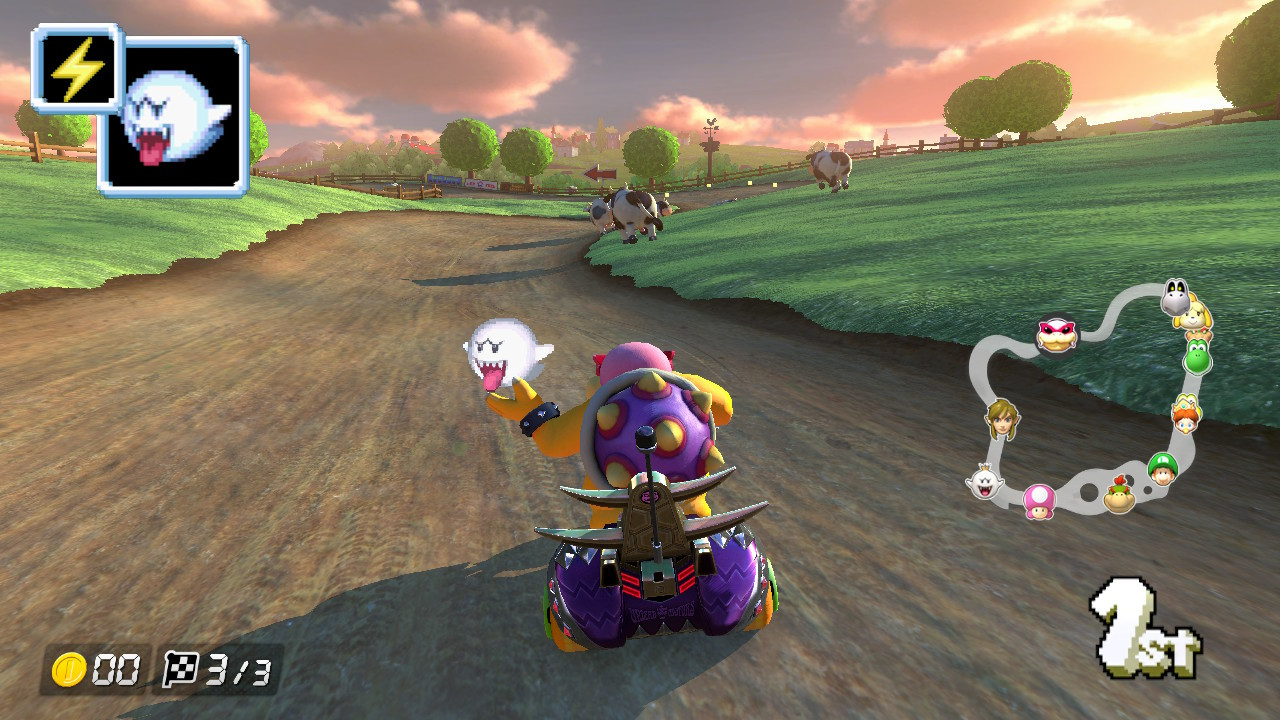Click Toadette's icon on the minimap
This screenshot has width=1280, height=720.
pos(1040,502)
